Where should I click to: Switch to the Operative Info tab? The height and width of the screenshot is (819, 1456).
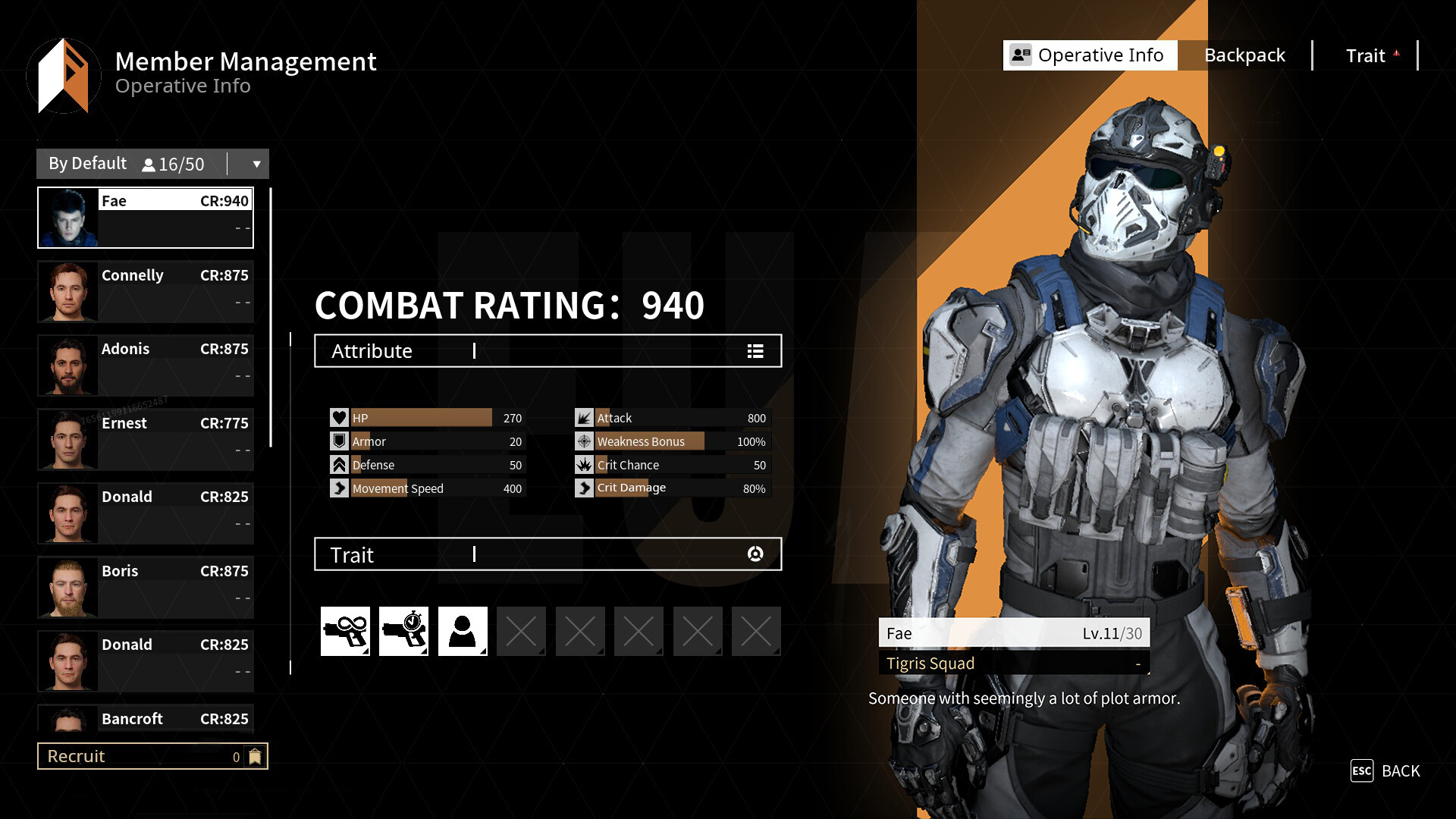(1090, 55)
